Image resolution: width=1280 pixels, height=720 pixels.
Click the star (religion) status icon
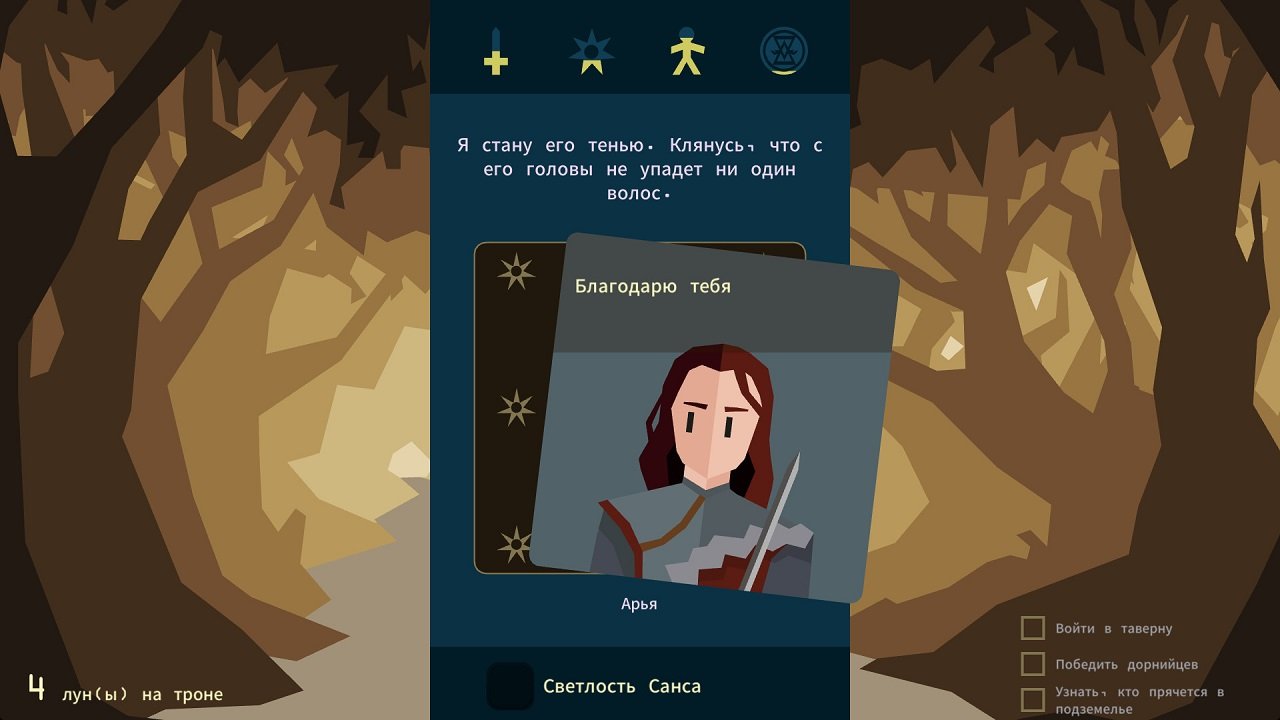point(592,52)
